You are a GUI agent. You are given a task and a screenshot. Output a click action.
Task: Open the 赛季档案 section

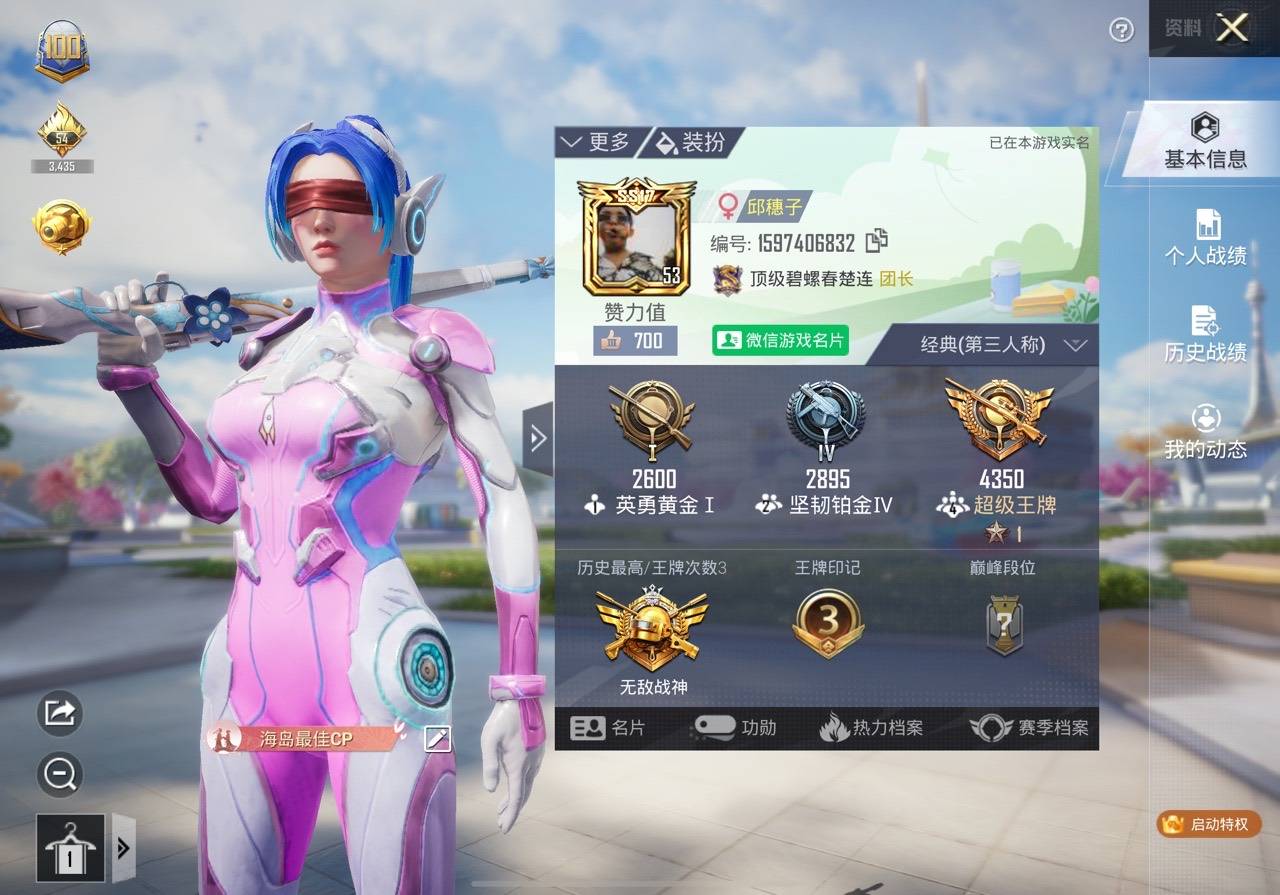[x=1029, y=728]
